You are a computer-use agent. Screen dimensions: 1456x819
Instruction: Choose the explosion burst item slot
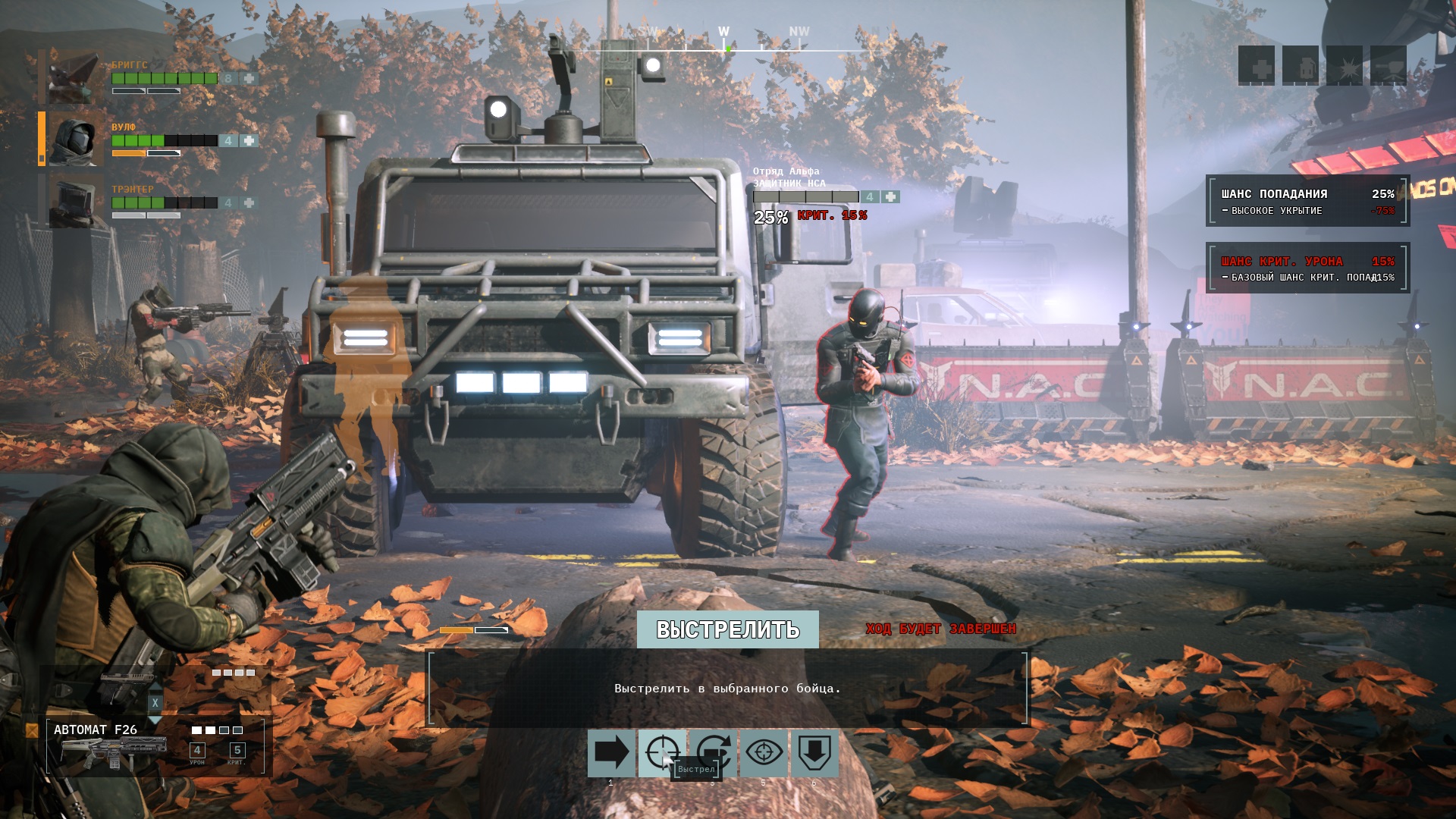click(1345, 67)
